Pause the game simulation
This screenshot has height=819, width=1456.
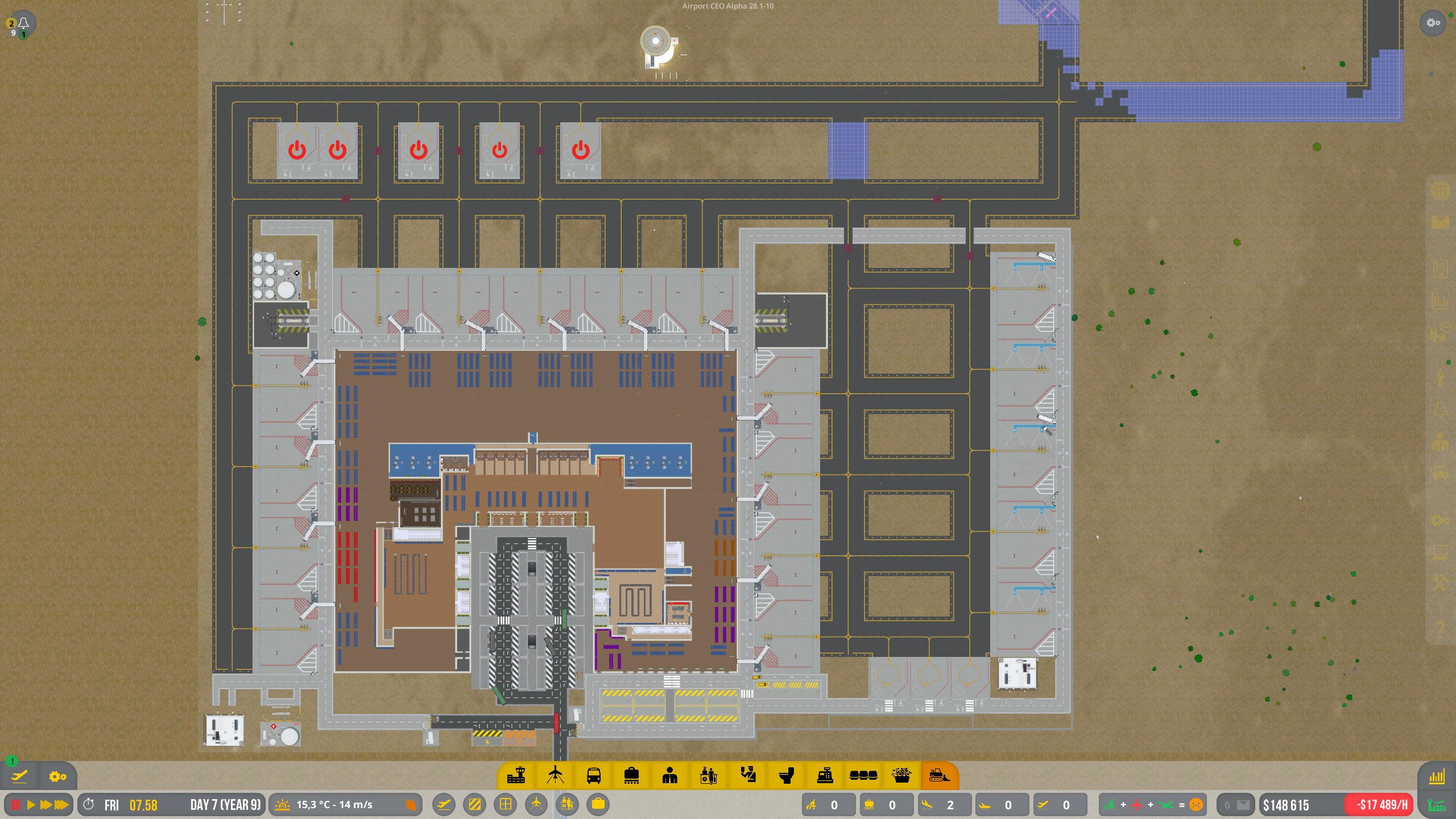(15, 805)
